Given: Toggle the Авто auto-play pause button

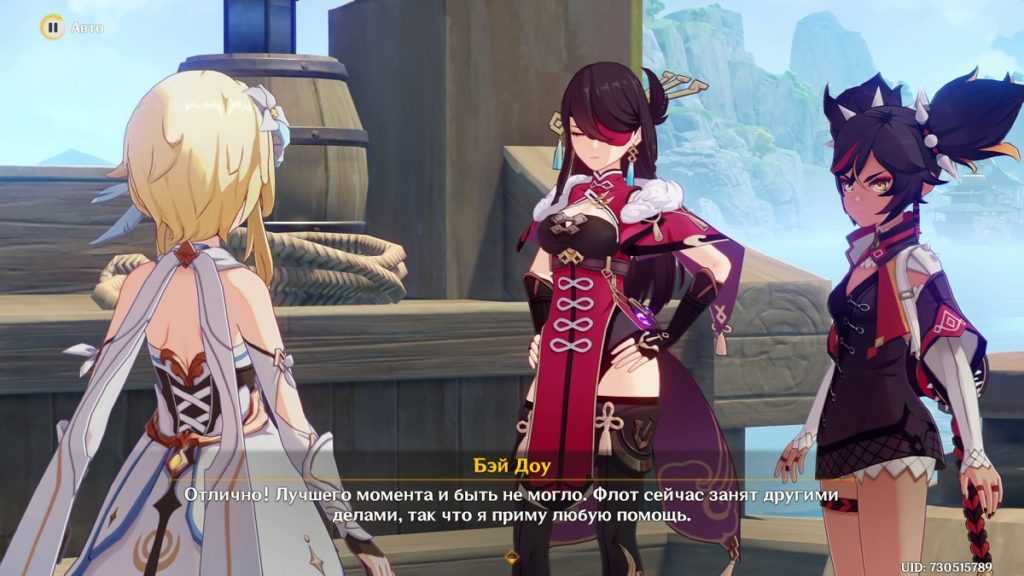Looking at the screenshot, I should pos(51,27).
